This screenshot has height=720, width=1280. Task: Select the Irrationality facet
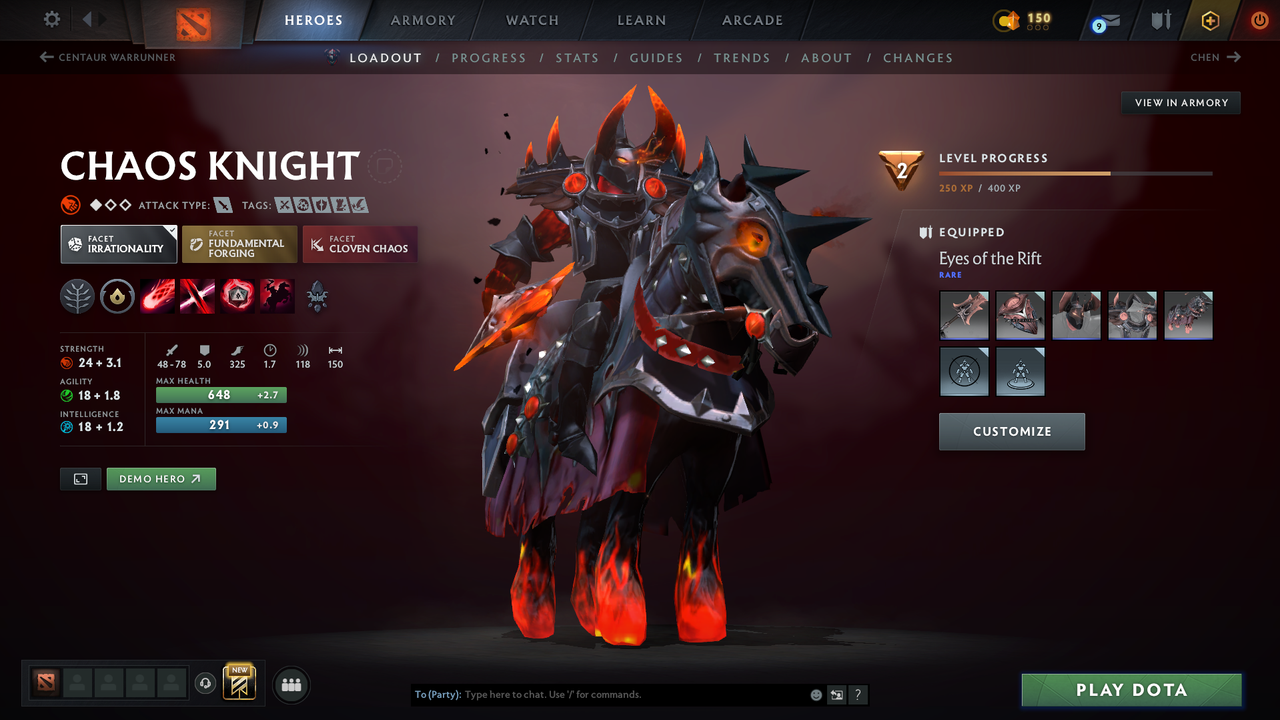[x=118, y=243]
